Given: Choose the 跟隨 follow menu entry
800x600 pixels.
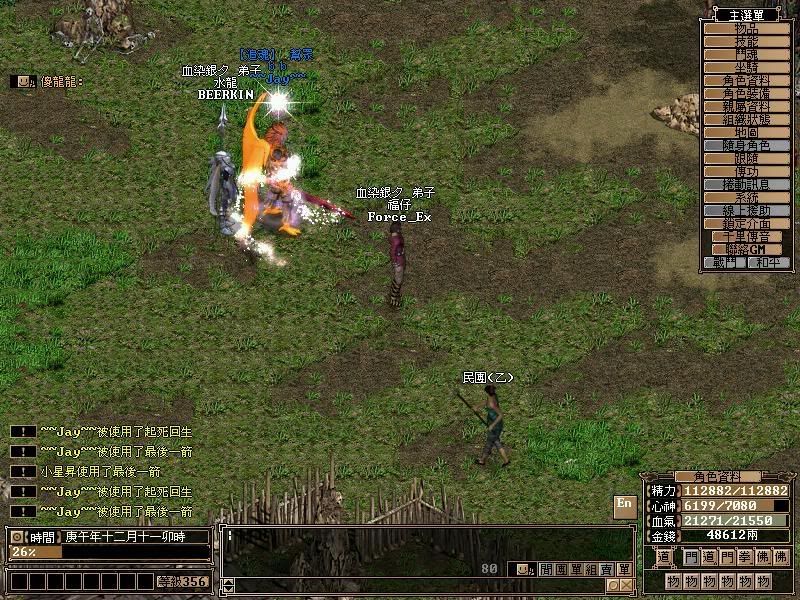Looking at the screenshot, I should coord(746,159).
